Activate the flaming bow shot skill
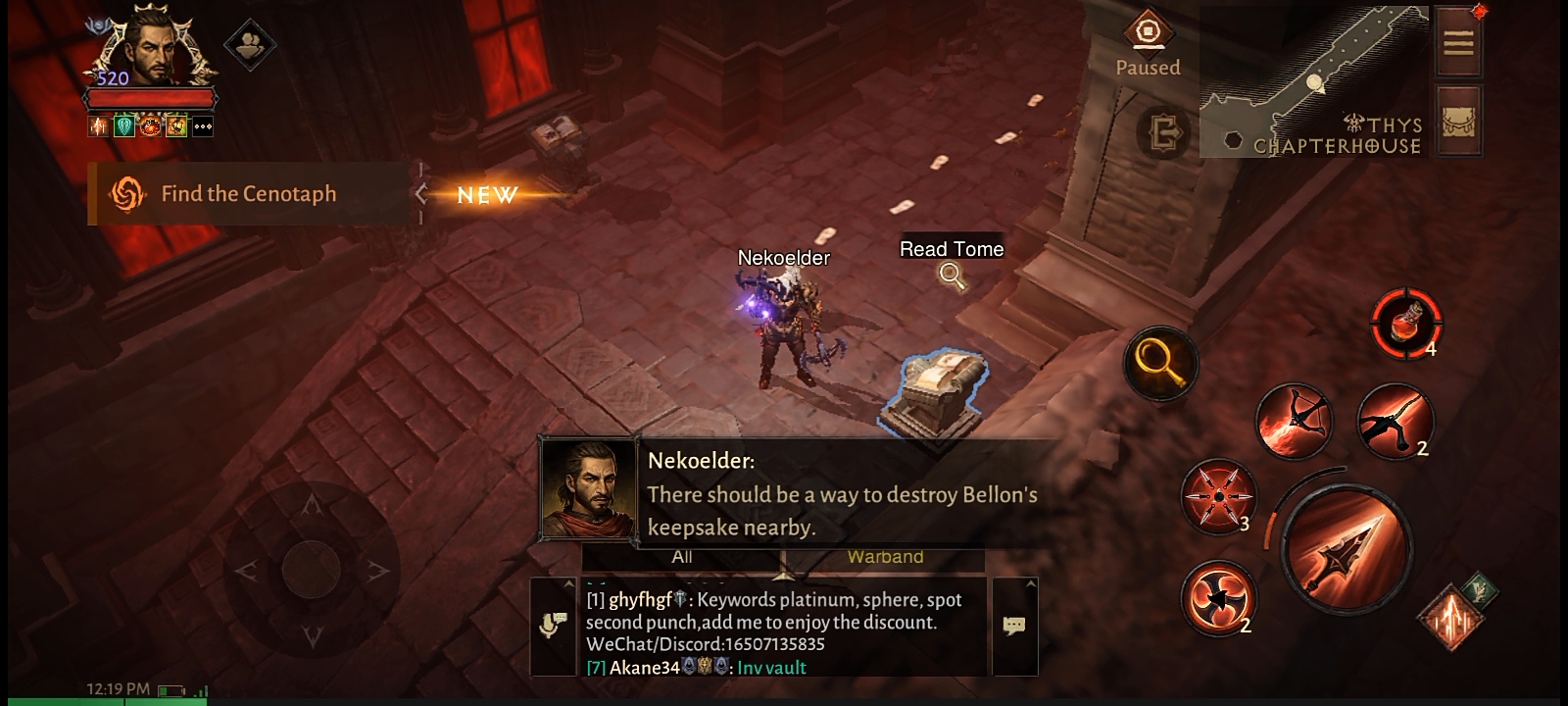 pyautogui.click(x=1293, y=422)
